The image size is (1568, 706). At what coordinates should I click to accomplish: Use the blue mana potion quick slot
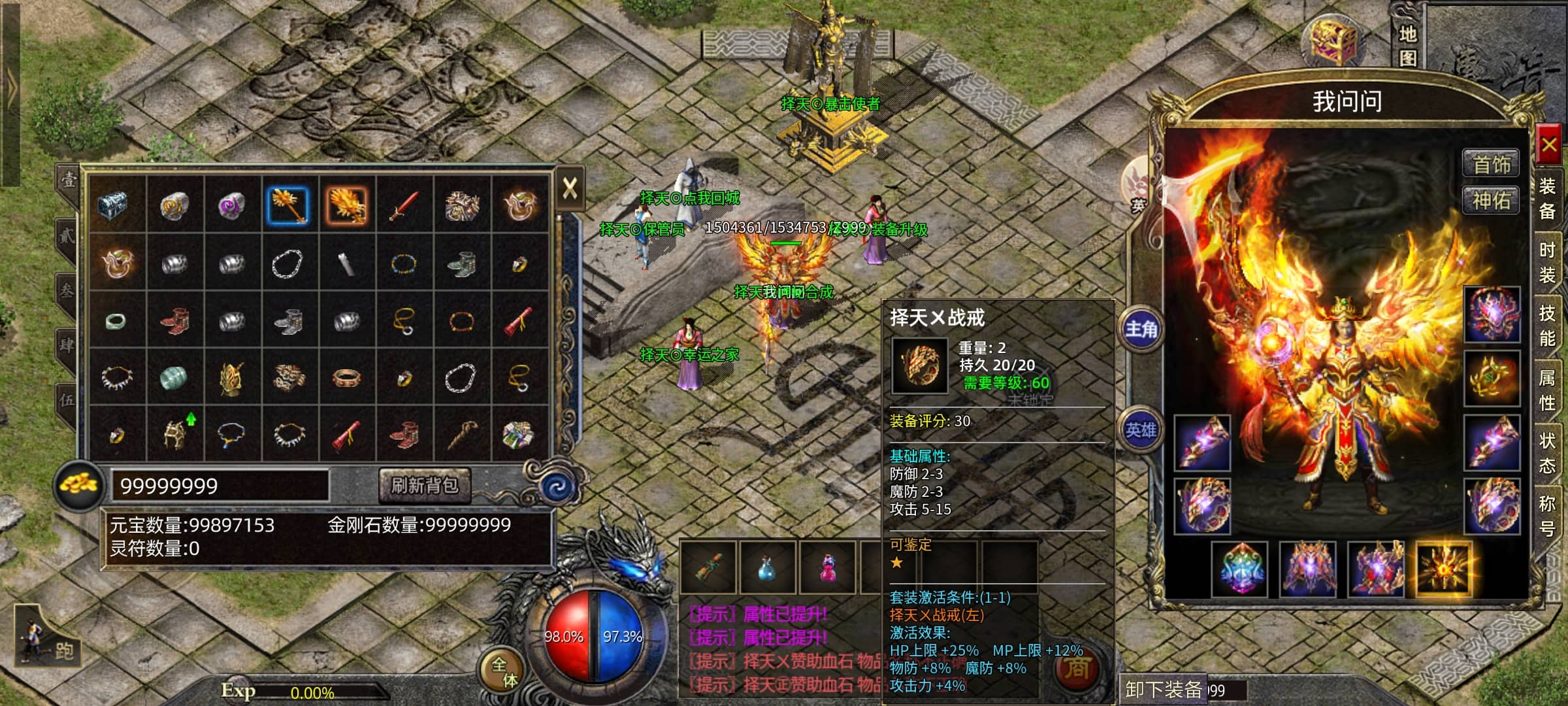(x=766, y=567)
